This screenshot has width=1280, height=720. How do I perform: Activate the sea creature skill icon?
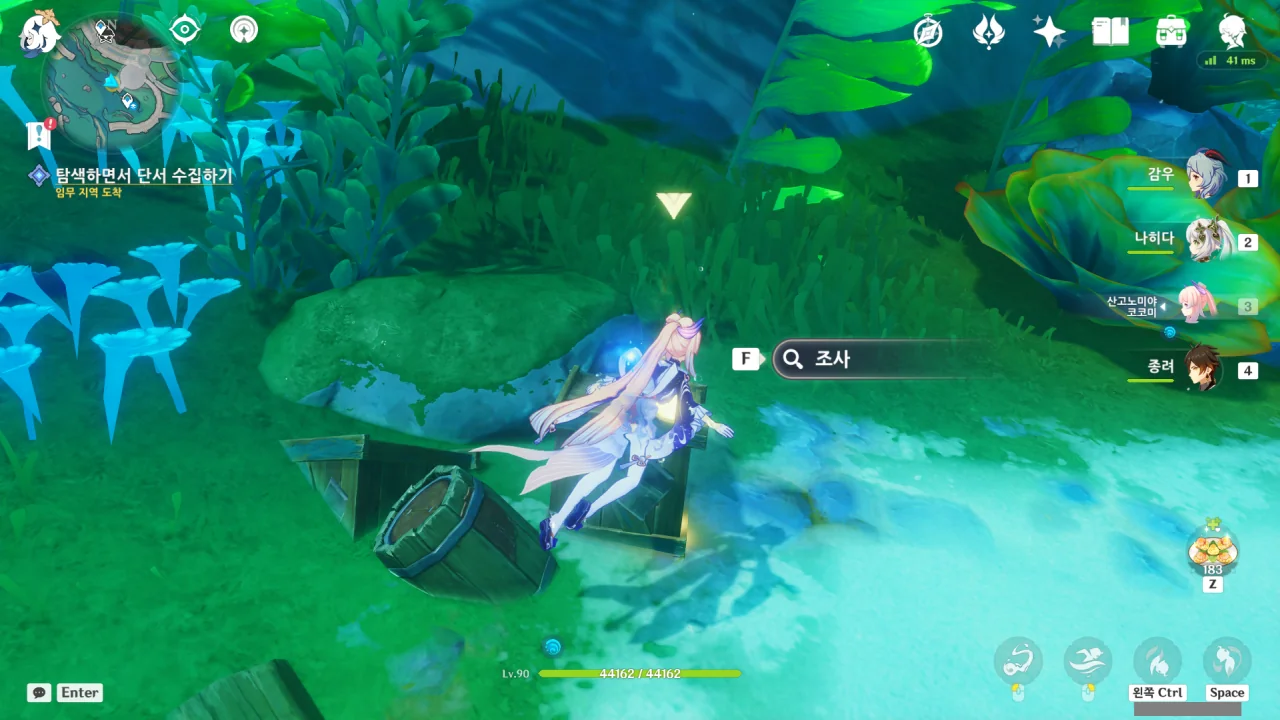point(1018,660)
